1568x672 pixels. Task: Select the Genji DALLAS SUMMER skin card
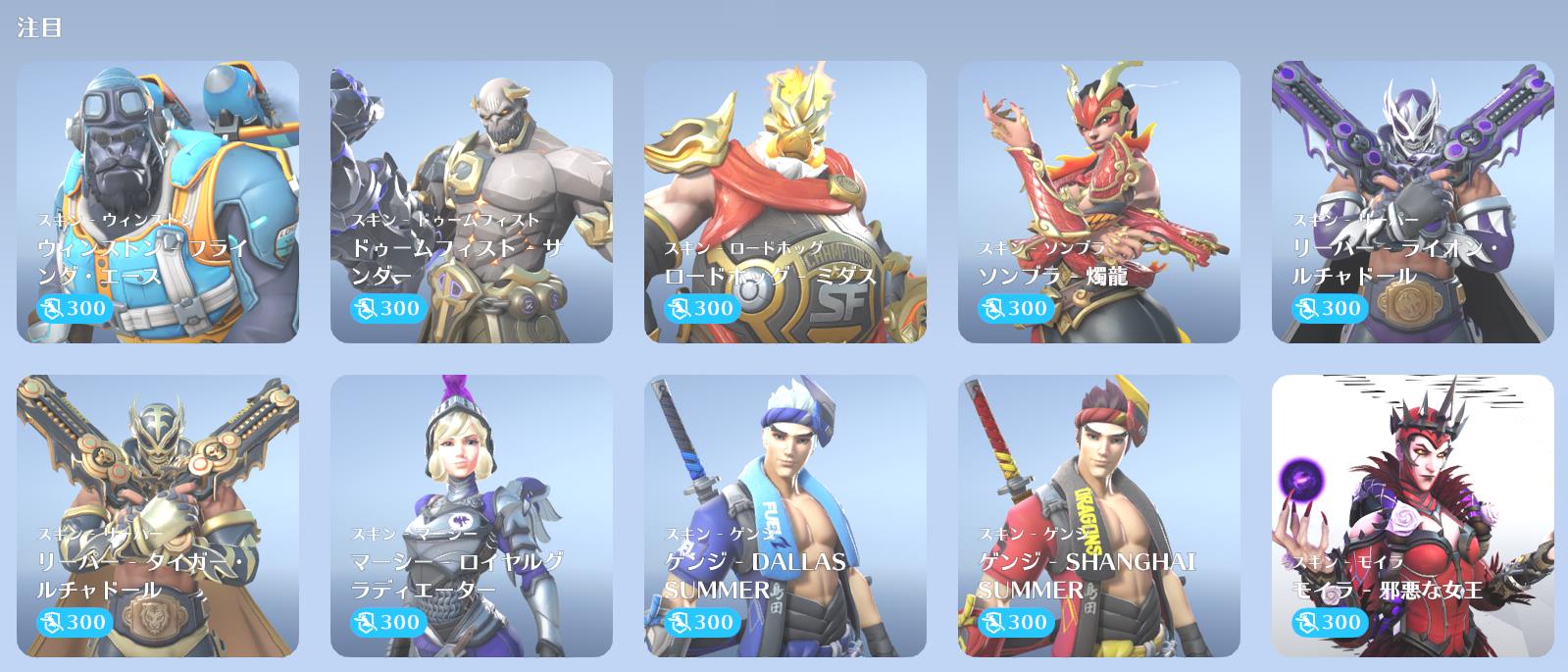coord(785,516)
